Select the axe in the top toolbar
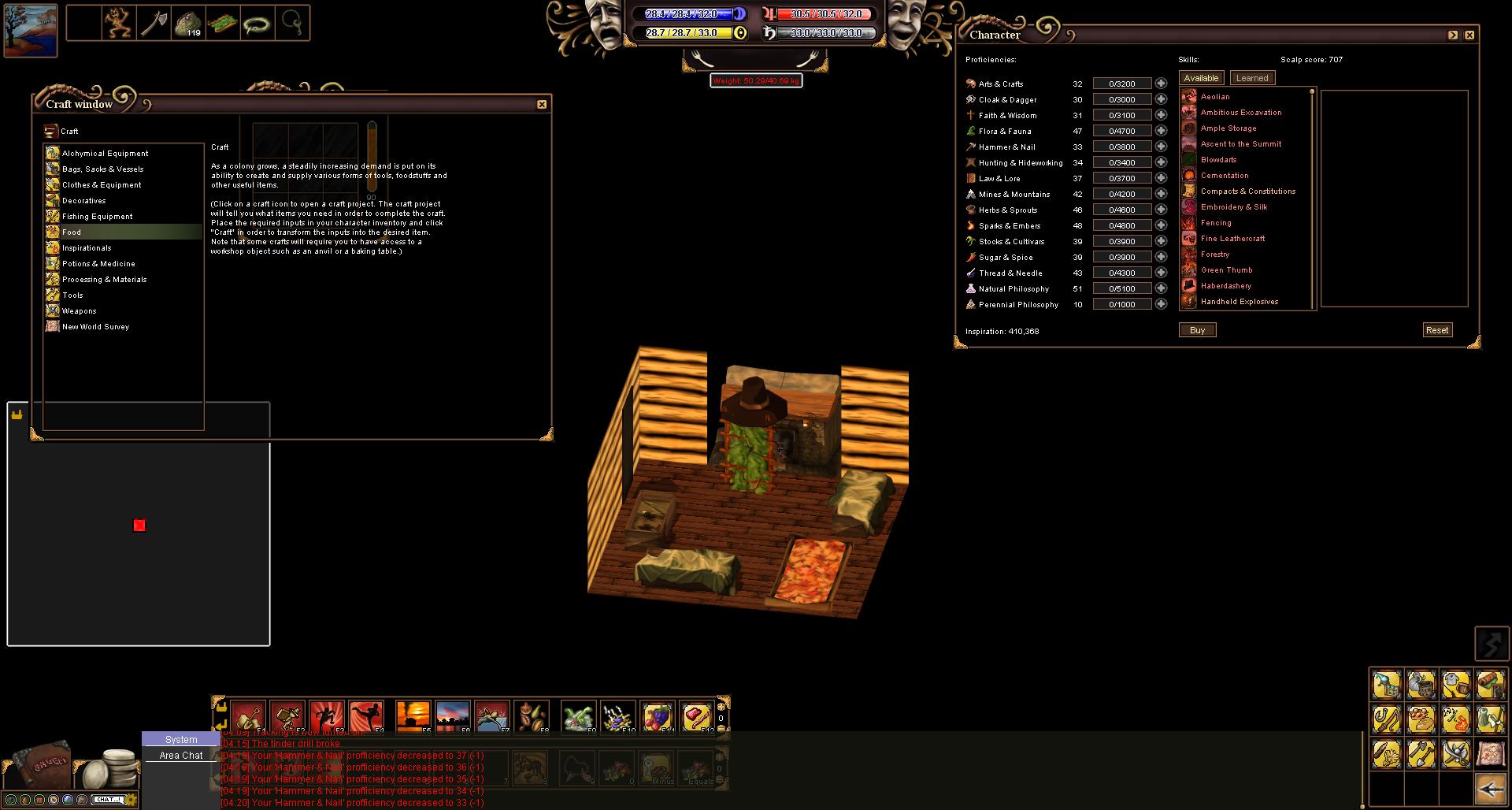1512x810 pixels. coord(154,24)
